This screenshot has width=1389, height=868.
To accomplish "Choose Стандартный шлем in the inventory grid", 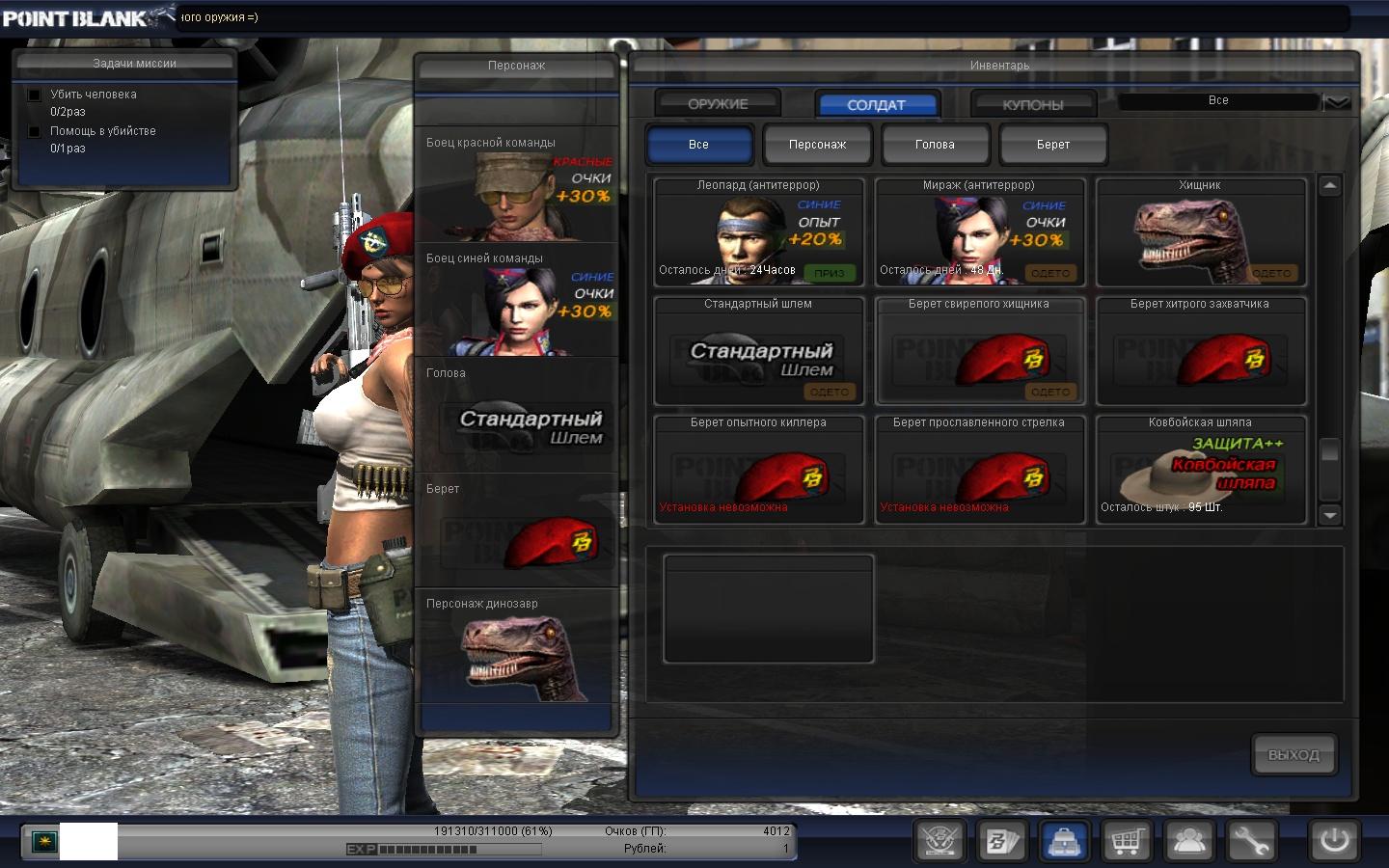I will click(758, 351).
